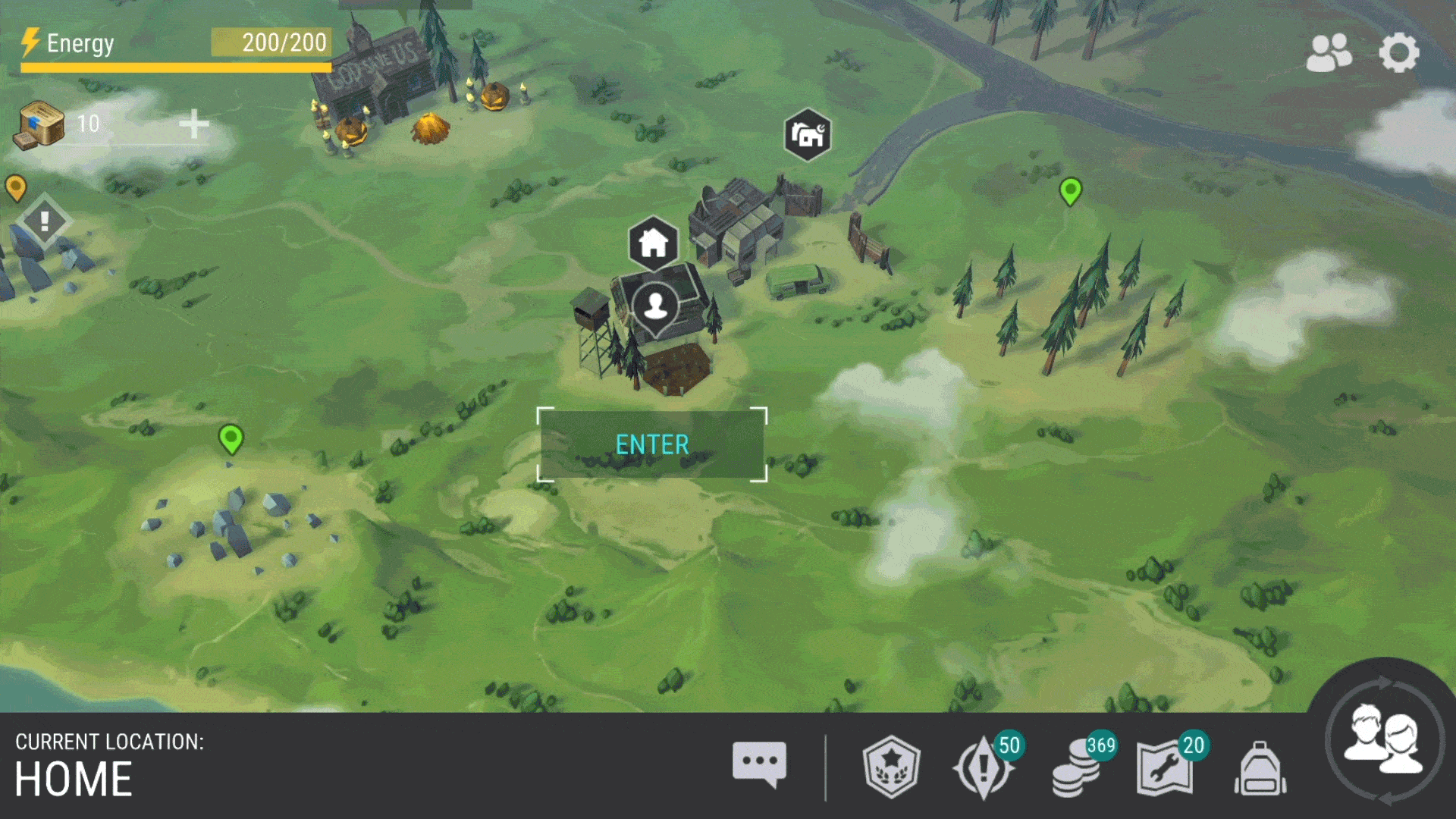This screenshot has width=1456, height=819.
Task: Open the coins stack showing 369
Action: click(x=1078, y=768)
